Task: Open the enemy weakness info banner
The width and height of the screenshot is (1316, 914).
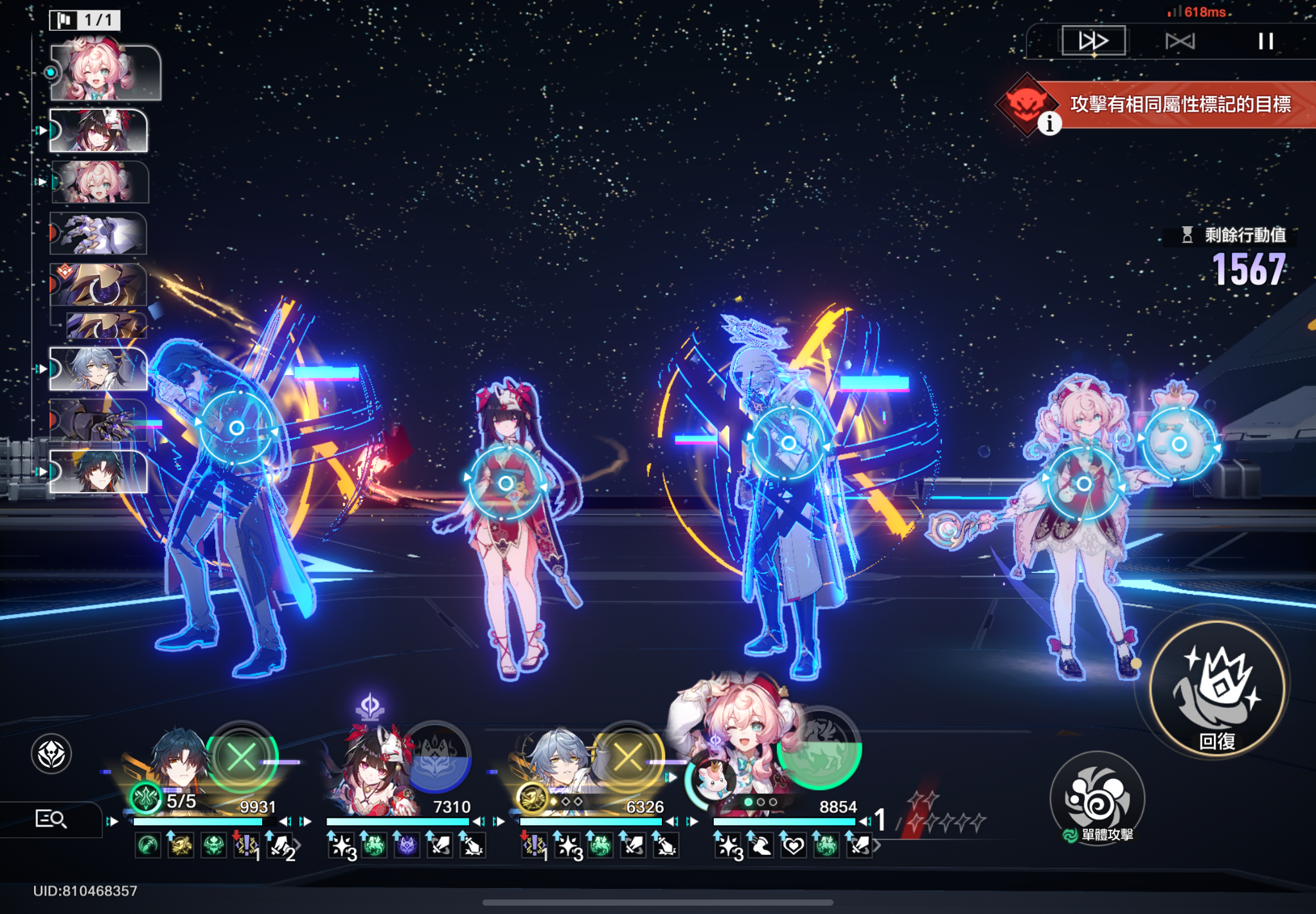Action: (1049, 123)
